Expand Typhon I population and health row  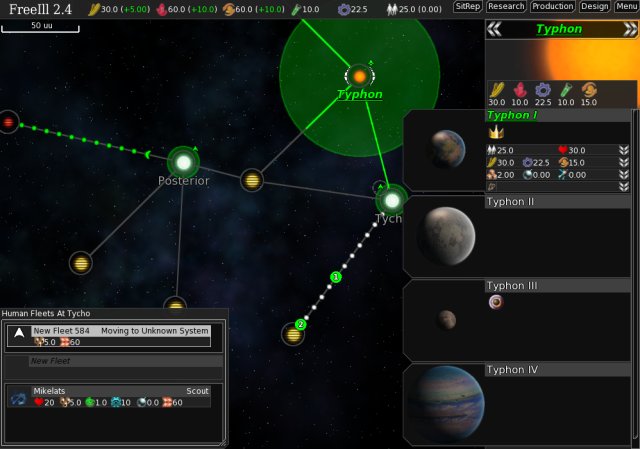tap(623, 150)
